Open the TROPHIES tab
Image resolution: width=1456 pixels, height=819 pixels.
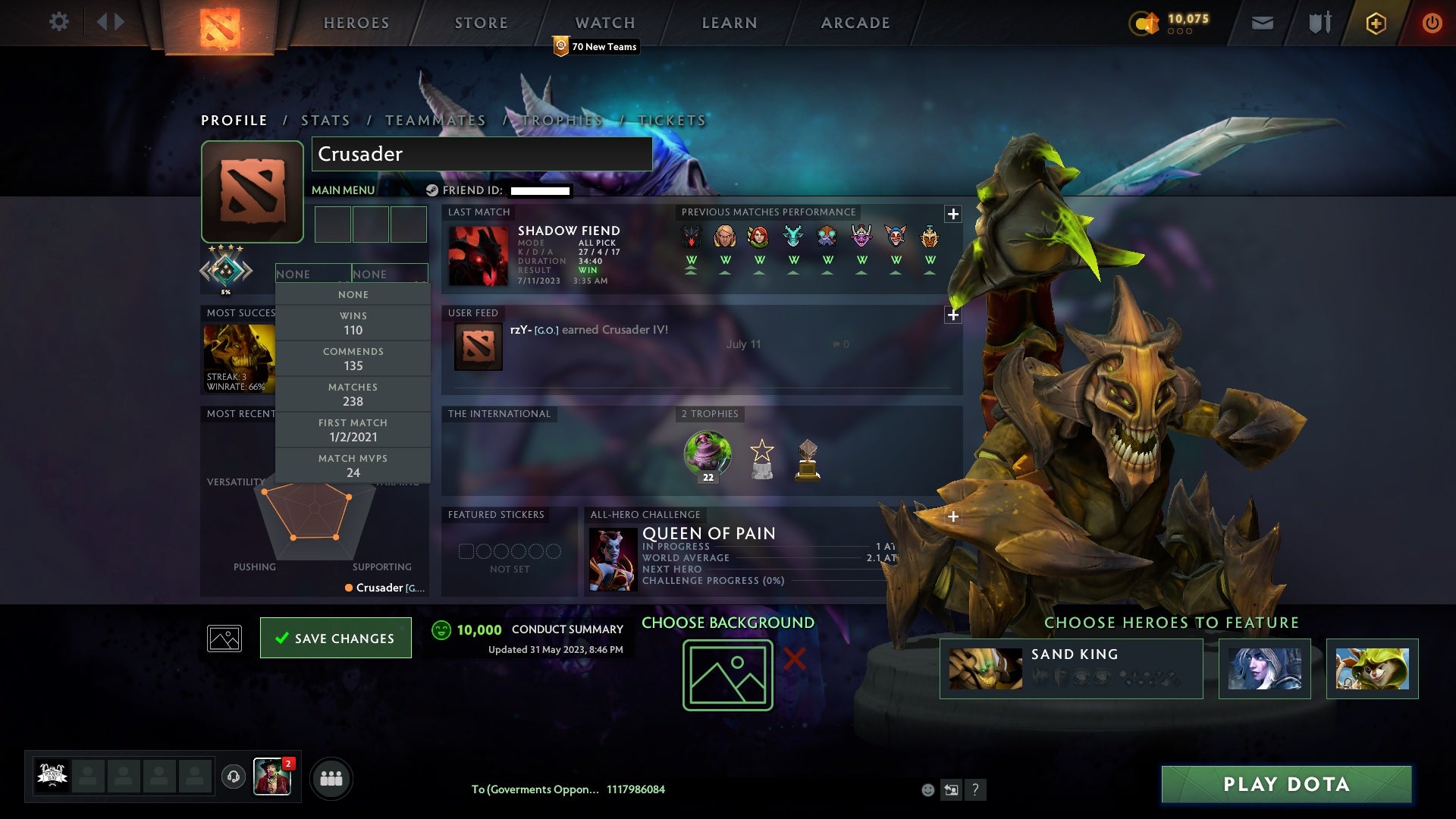563,120
